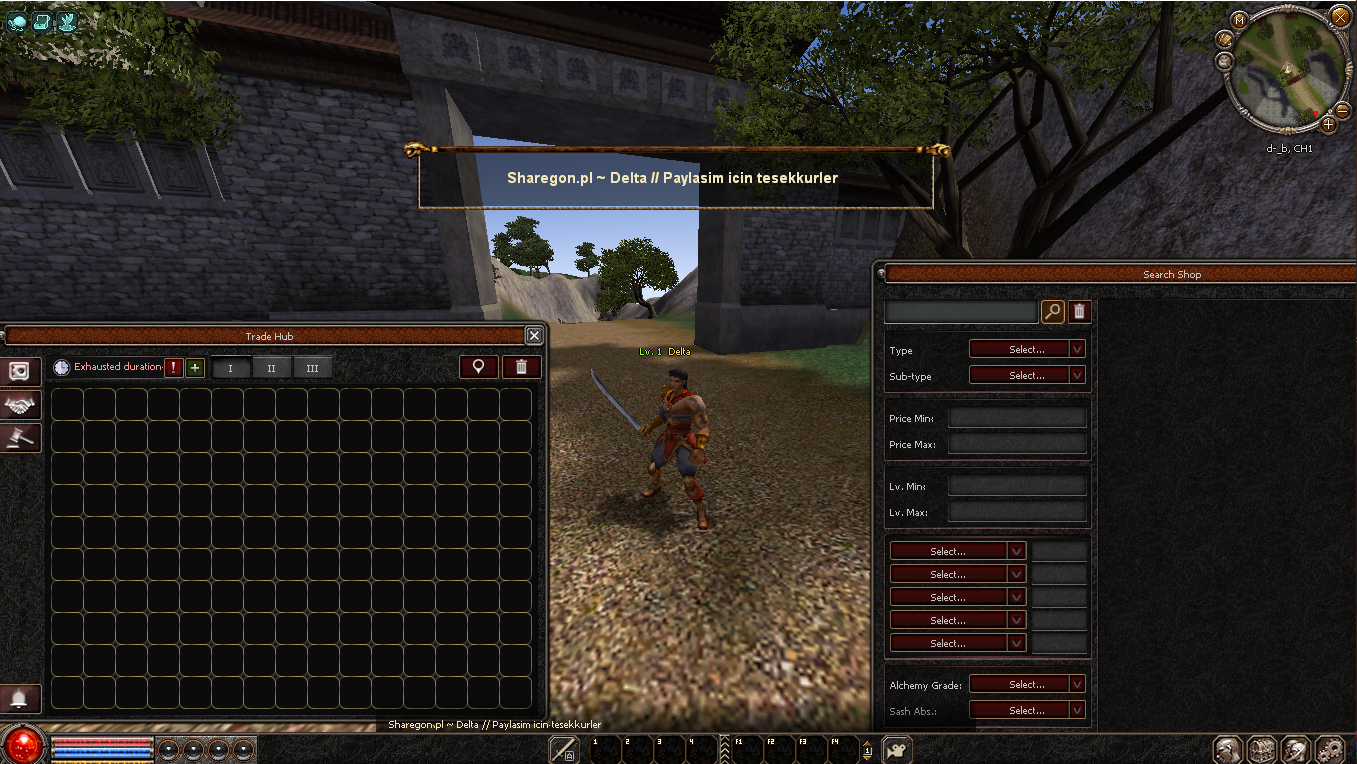Zoom in the minimap with the plus button
The height and width of the screenshot is (764, 1357).
(x=1328, y=125)
